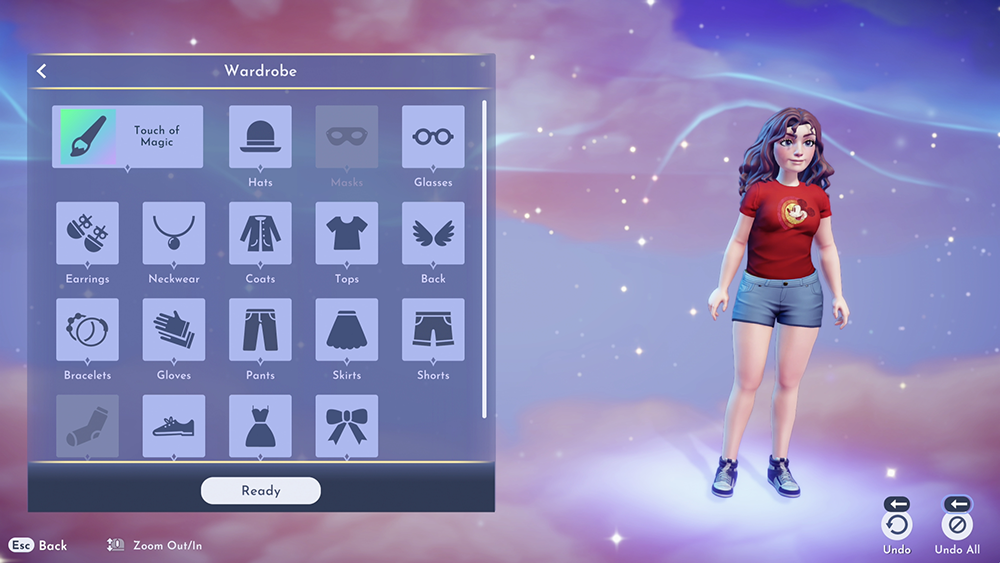The height and width of the screenshot is (563, 1000).
Task: Browse the Shorts category
Action: click(433, 330)
